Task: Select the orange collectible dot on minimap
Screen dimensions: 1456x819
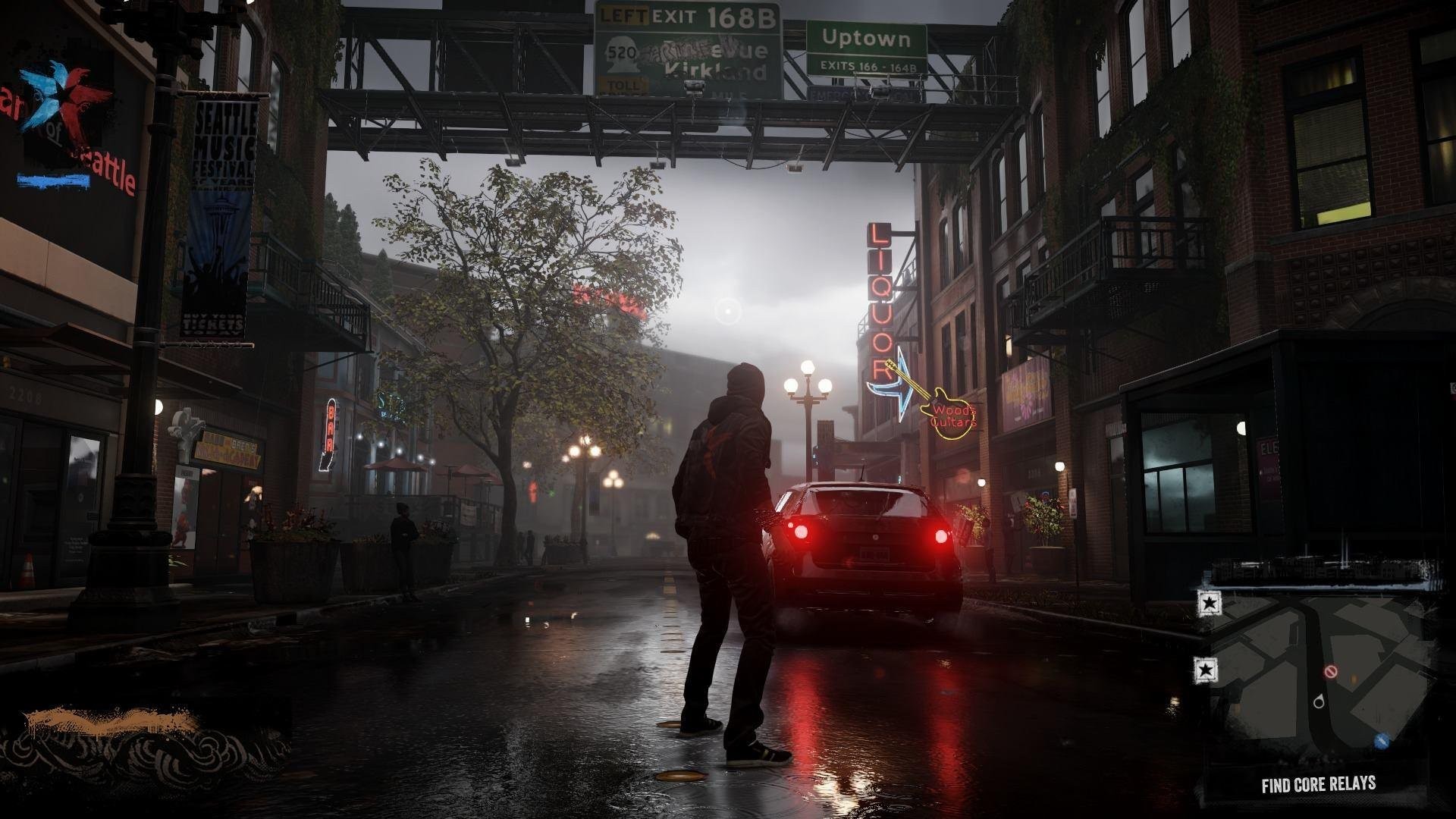Action: [x=1354, y=678]
